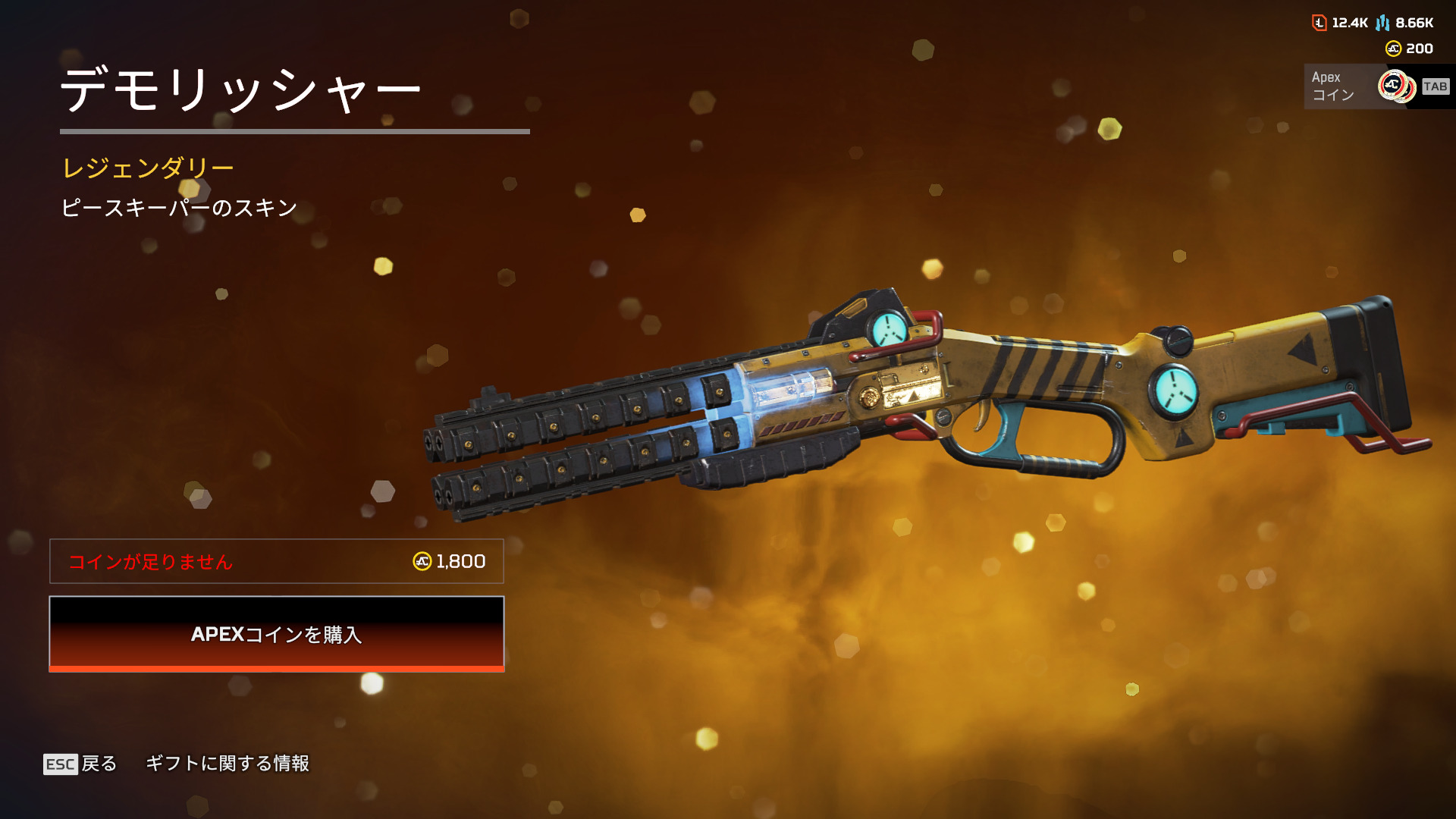Go back with the 戻る option
The width and height of the screenshot is (1456, 819).
(x=81, y=764)
